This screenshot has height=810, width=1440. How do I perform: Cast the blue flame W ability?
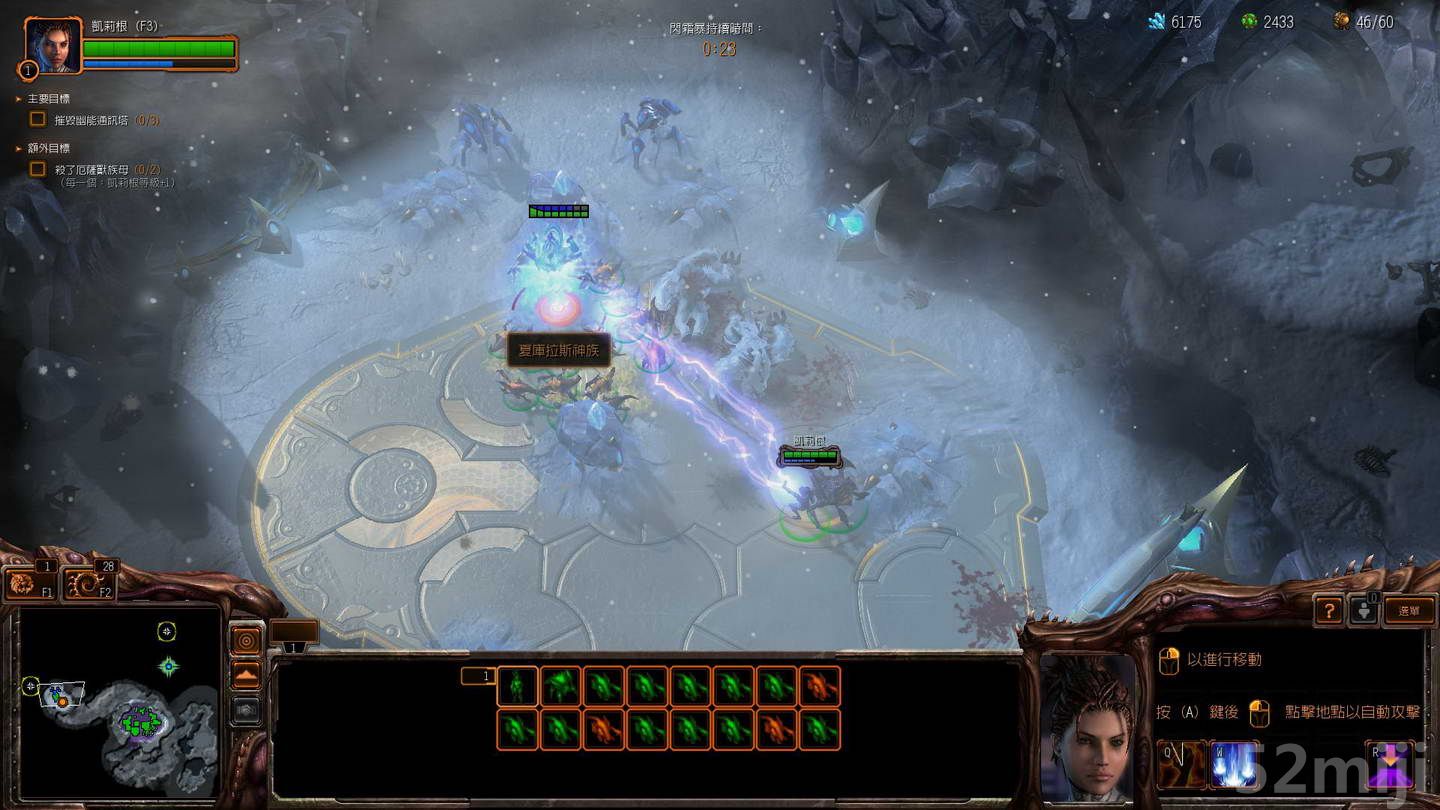(x=1233, y=764)
